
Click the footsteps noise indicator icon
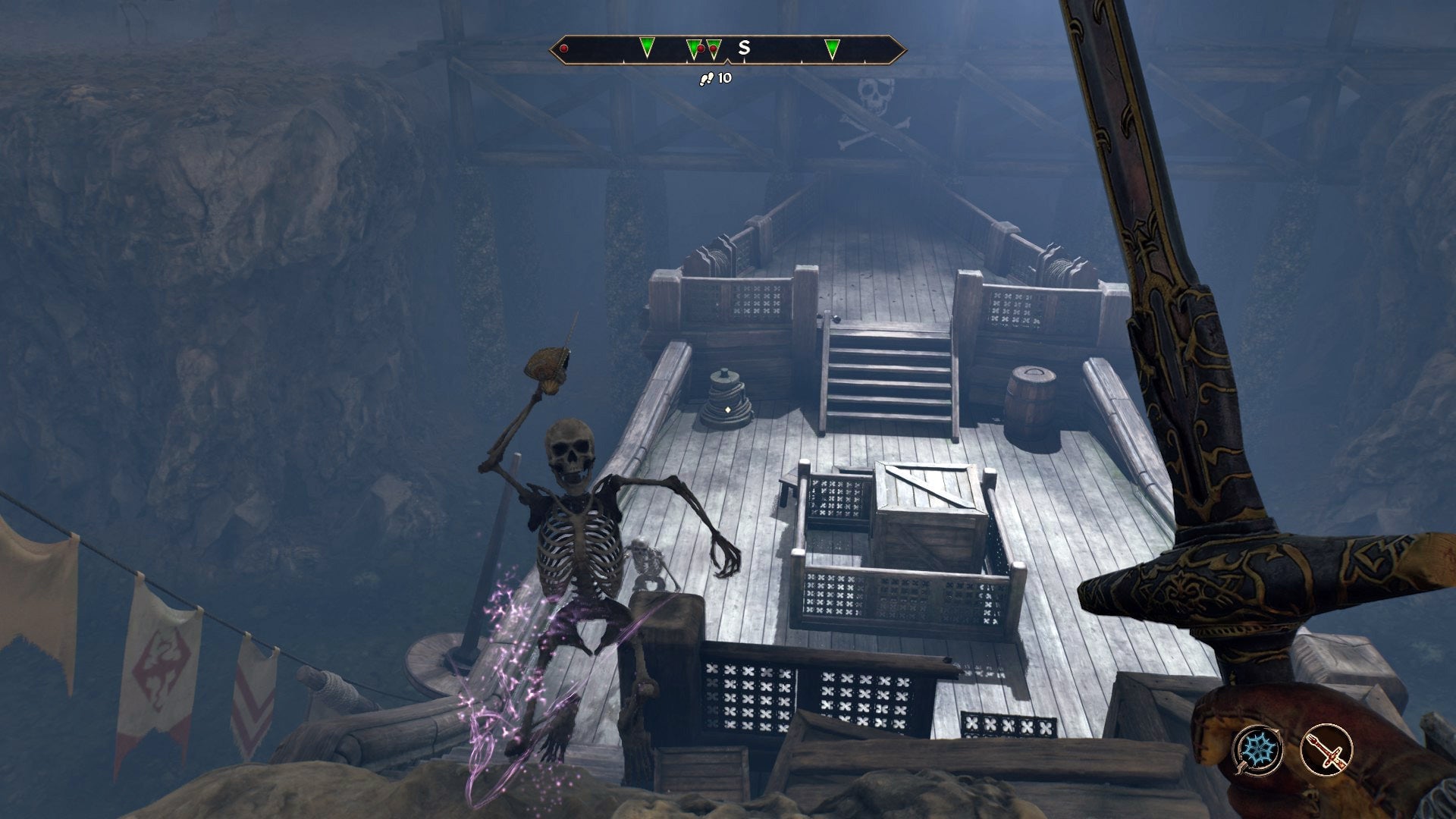[x=708, y=78]
